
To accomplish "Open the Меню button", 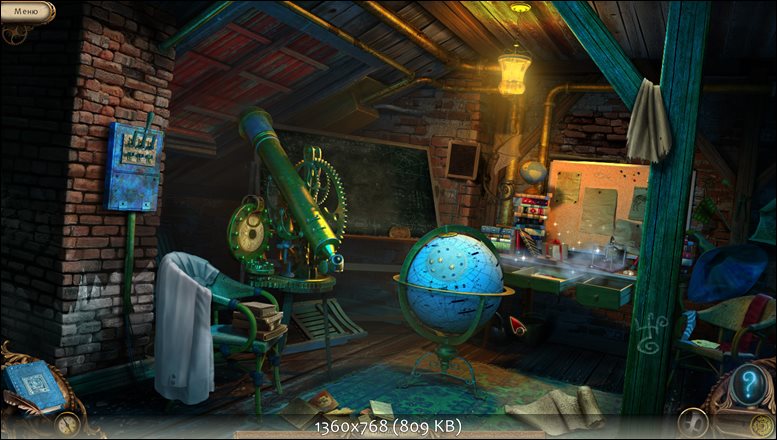I will coord(26,11).
